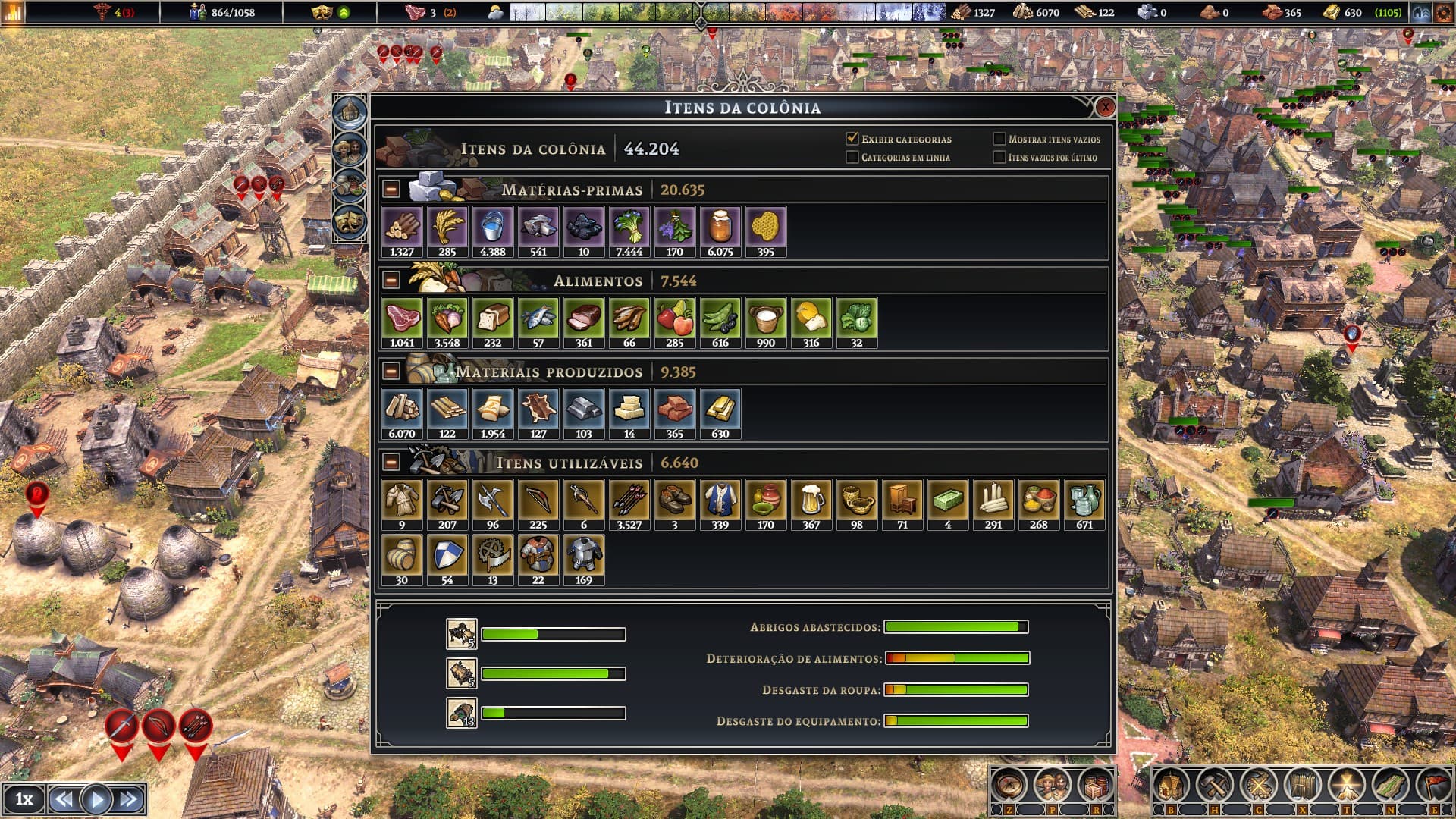
Task: Collapse the Matérias-Primas category
Action: pos(391,189)
